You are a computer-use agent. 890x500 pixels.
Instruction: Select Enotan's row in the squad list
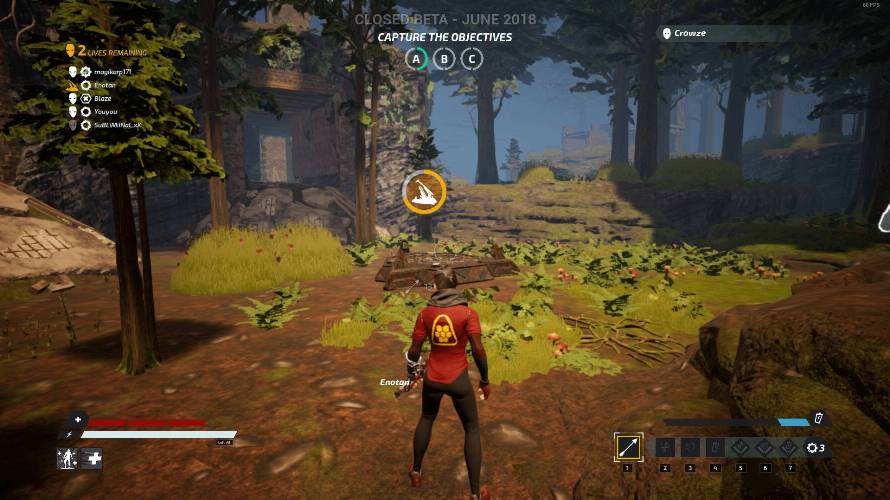click(x=106, y=85)
